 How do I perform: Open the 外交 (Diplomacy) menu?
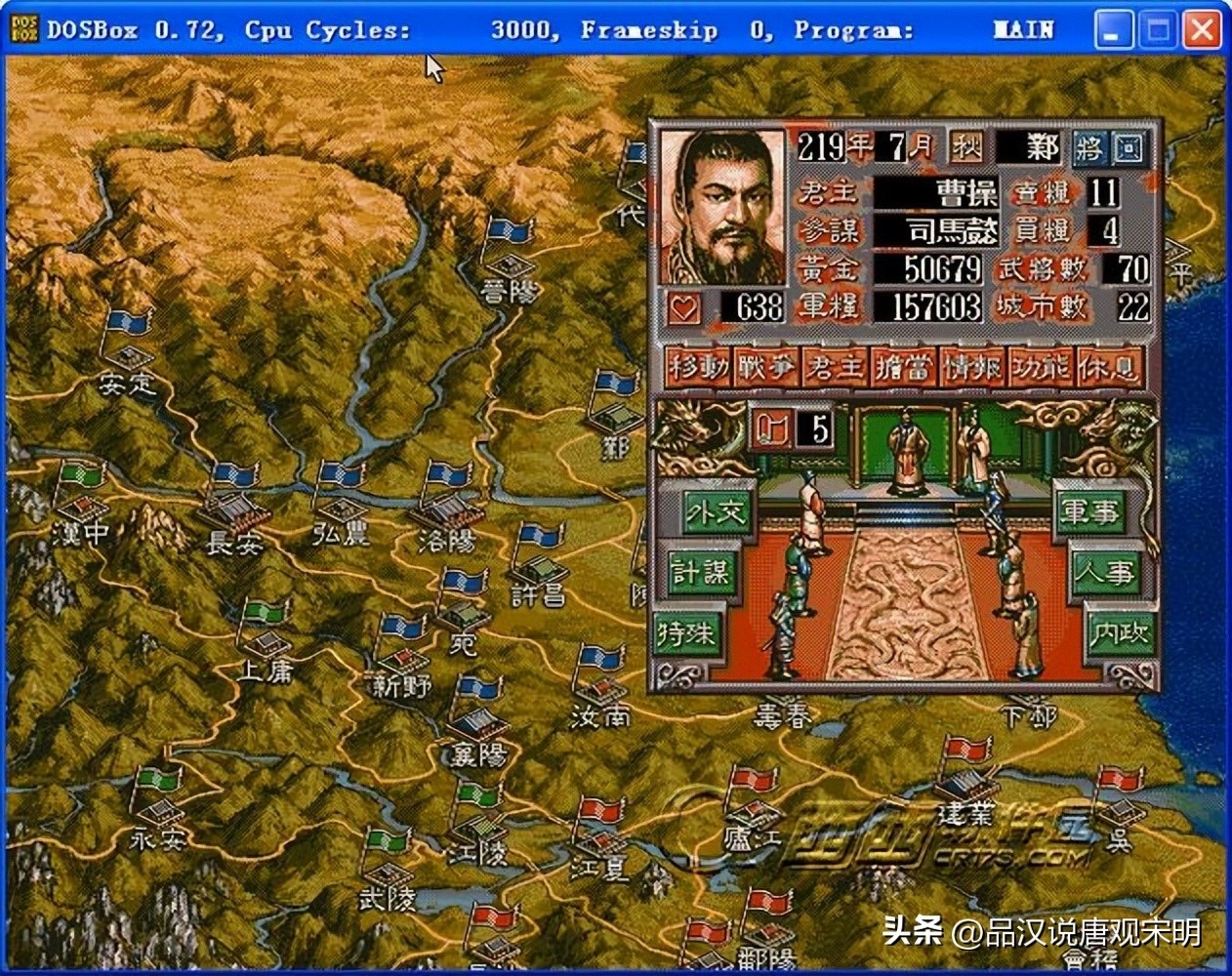pos(716,511)
